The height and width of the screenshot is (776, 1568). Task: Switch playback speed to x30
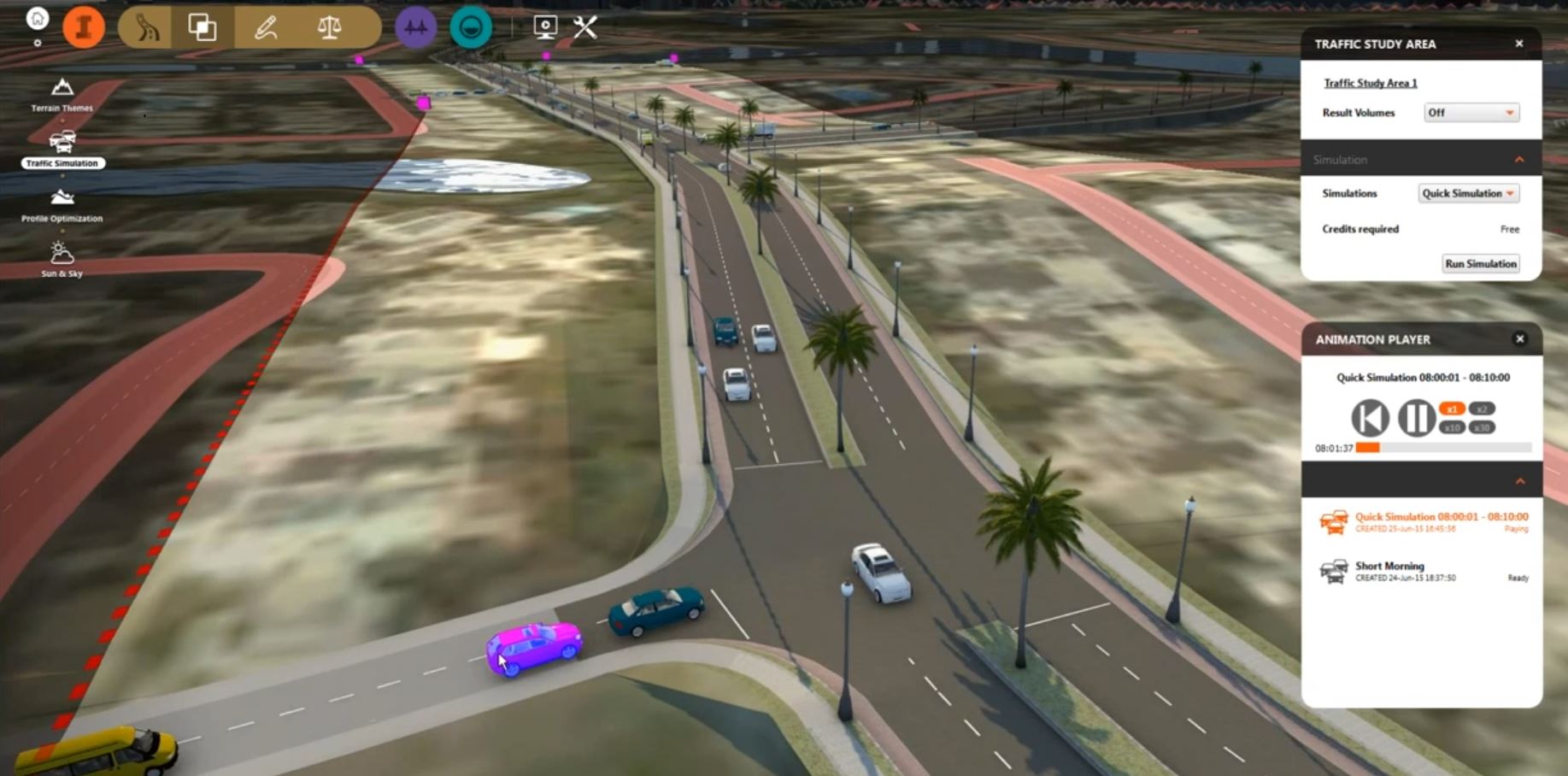click(1482, 428)
